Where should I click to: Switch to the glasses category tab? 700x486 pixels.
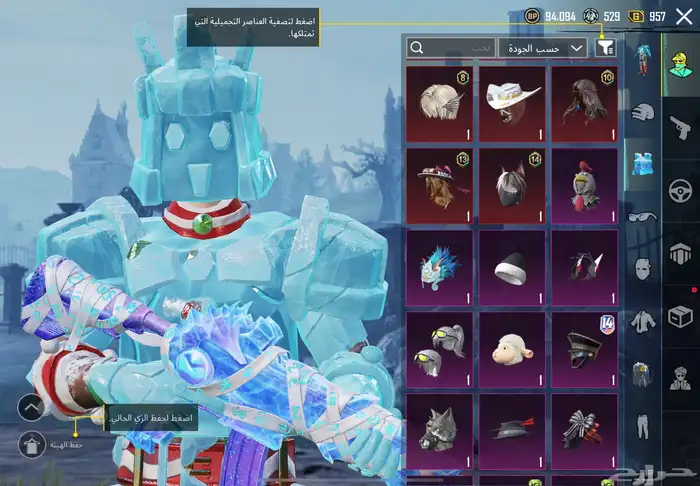[641, 216]
